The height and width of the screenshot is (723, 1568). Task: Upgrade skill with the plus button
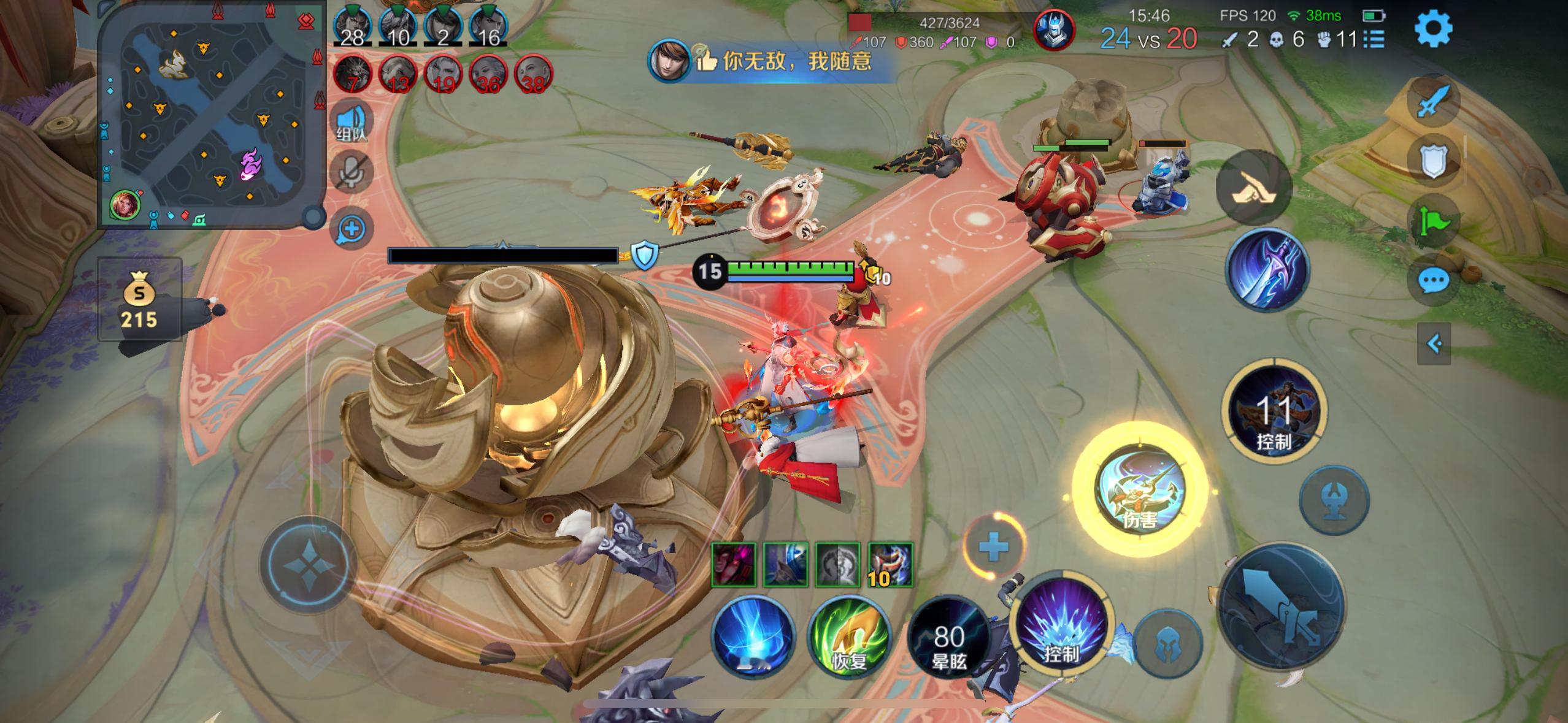pos(993,546)
